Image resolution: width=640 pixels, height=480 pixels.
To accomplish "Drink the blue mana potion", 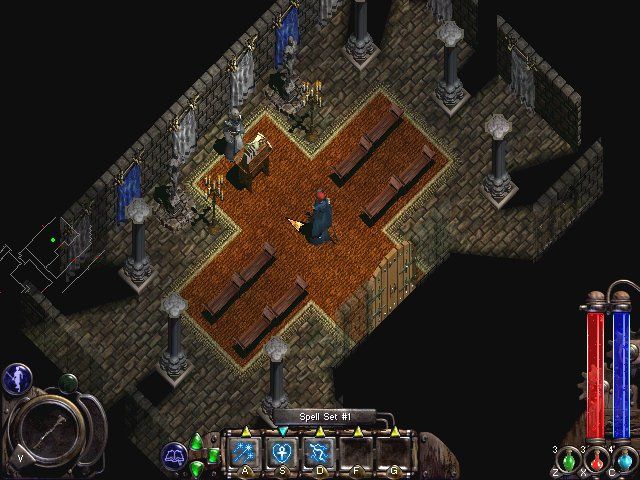I will (624, 461).
